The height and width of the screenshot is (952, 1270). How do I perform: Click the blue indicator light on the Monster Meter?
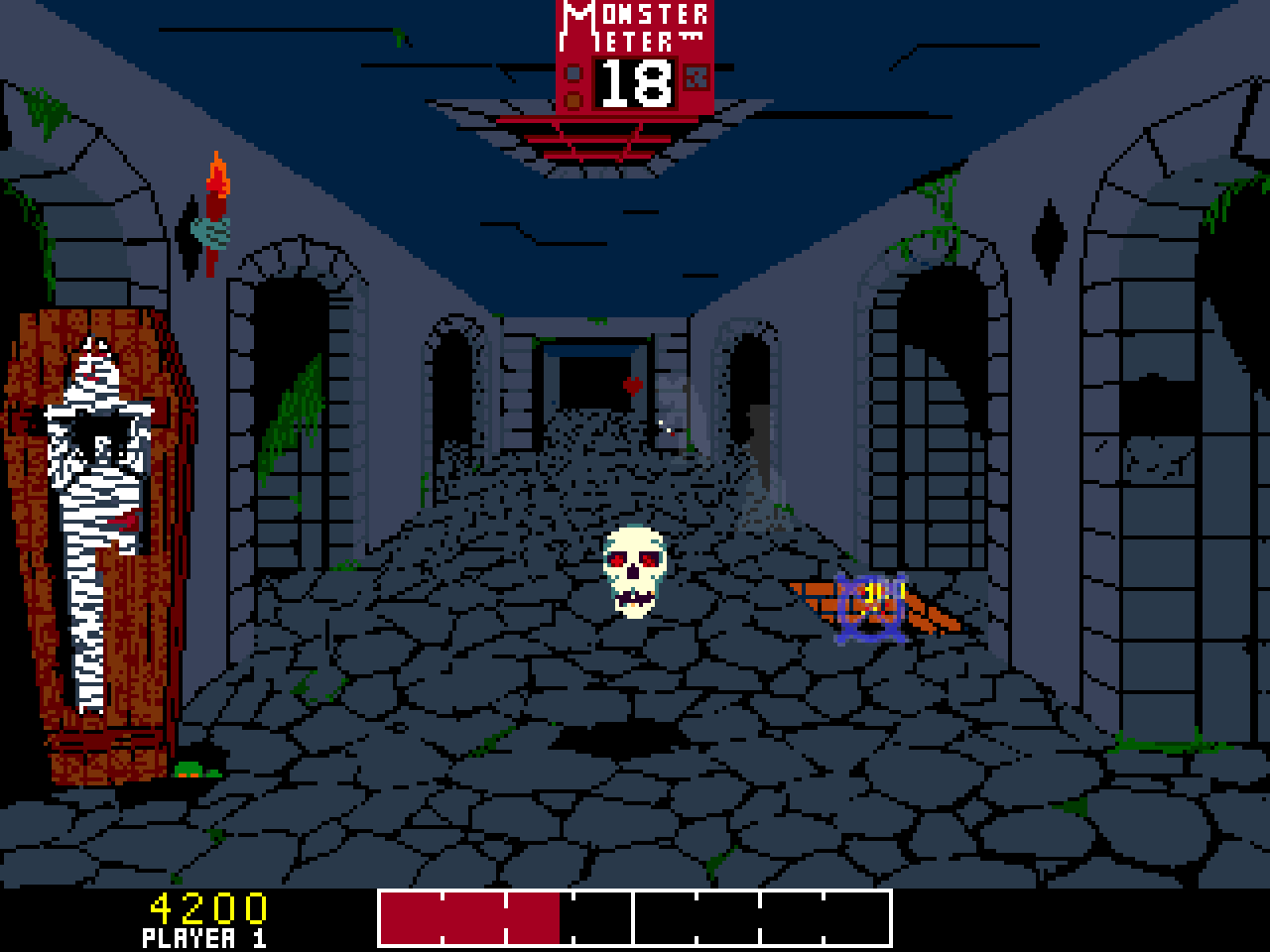pyautogui.click(x=571, y=71)
